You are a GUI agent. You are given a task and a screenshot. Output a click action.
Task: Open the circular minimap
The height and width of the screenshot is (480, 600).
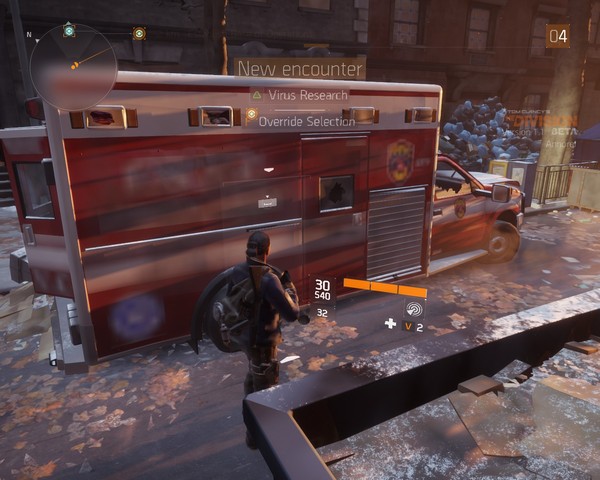coord(73,66)
